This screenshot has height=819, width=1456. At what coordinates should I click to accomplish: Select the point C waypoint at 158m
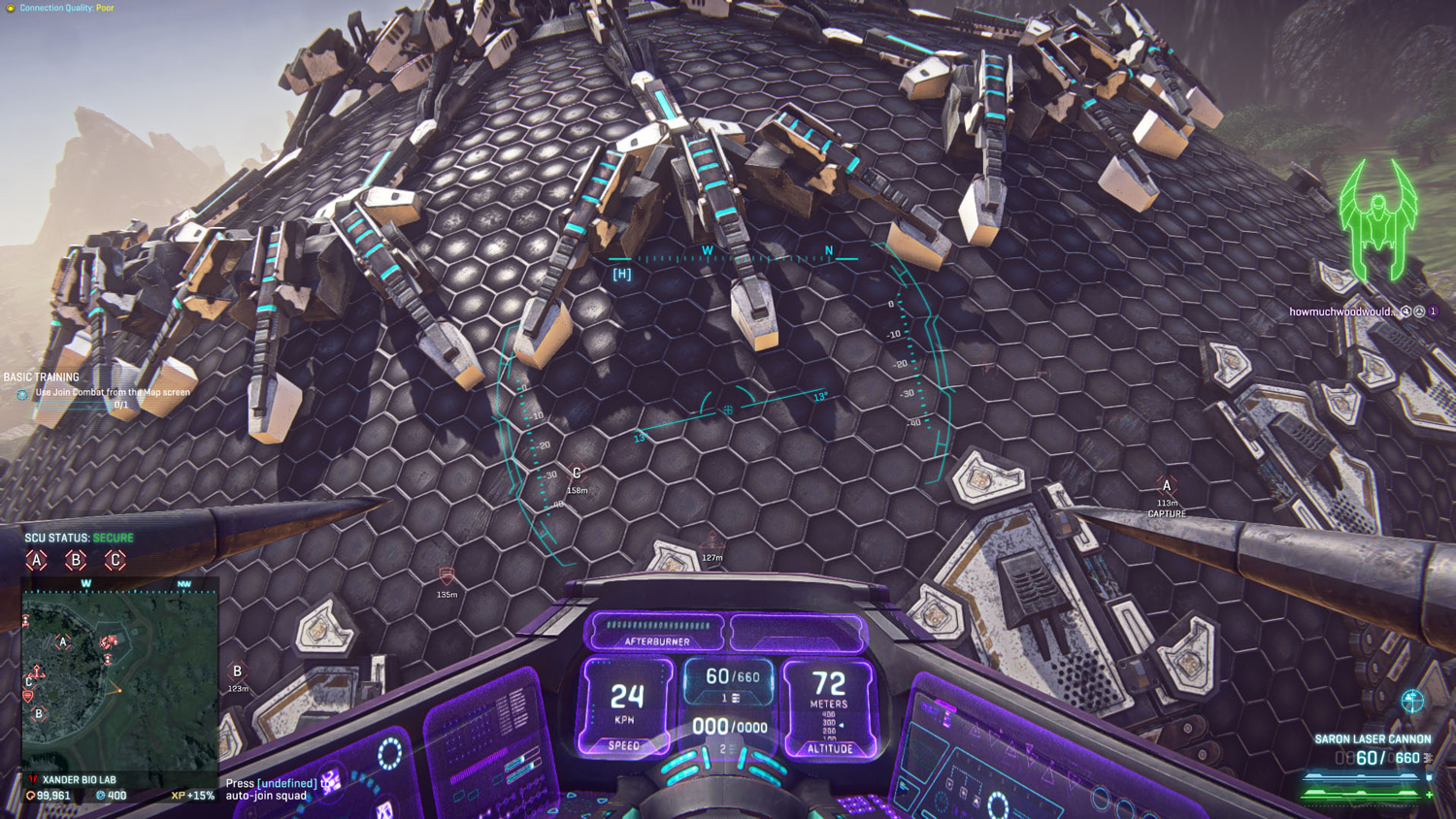(577, 474)
